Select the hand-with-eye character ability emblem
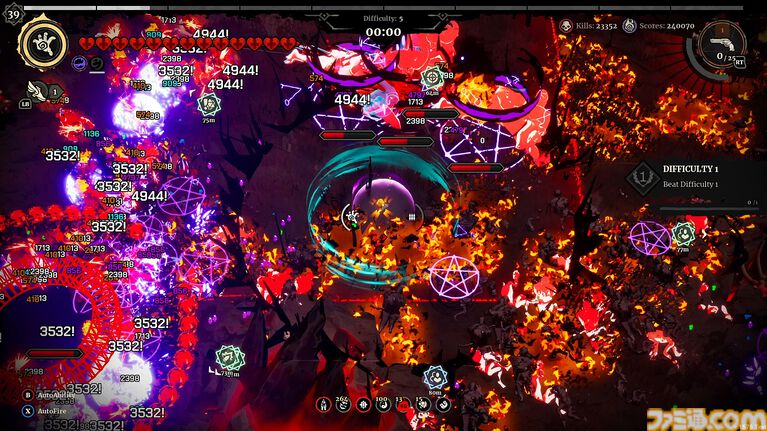The height and width of the screenshot is (431, 767). [x=43, y=42]
